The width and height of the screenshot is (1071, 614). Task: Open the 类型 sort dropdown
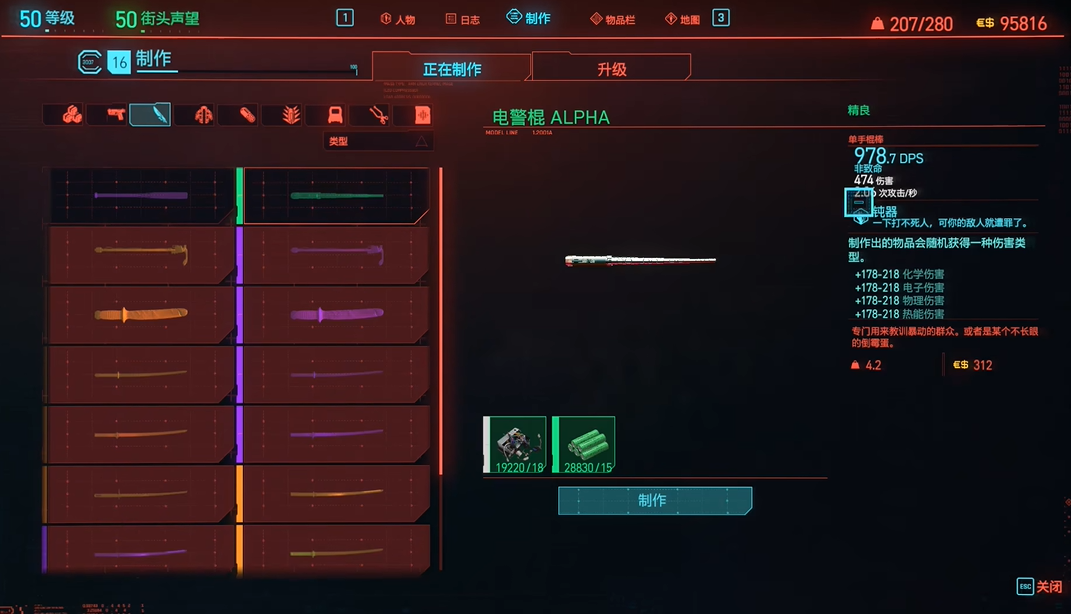[x=379, y=141]
